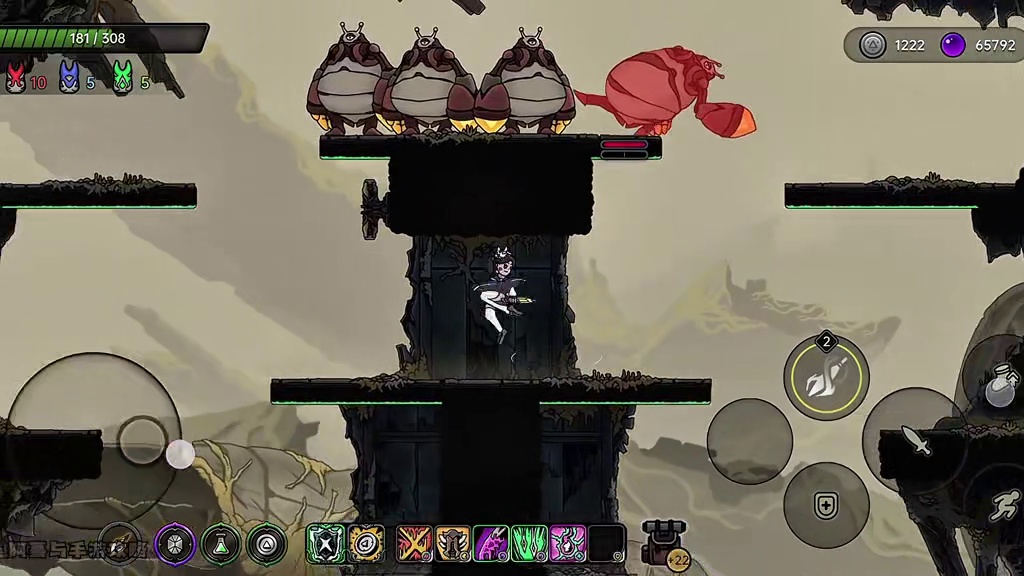Select the green-bordered shield cross slot
This screenshot has height=576, width=1024.
(x=326, y=544)
